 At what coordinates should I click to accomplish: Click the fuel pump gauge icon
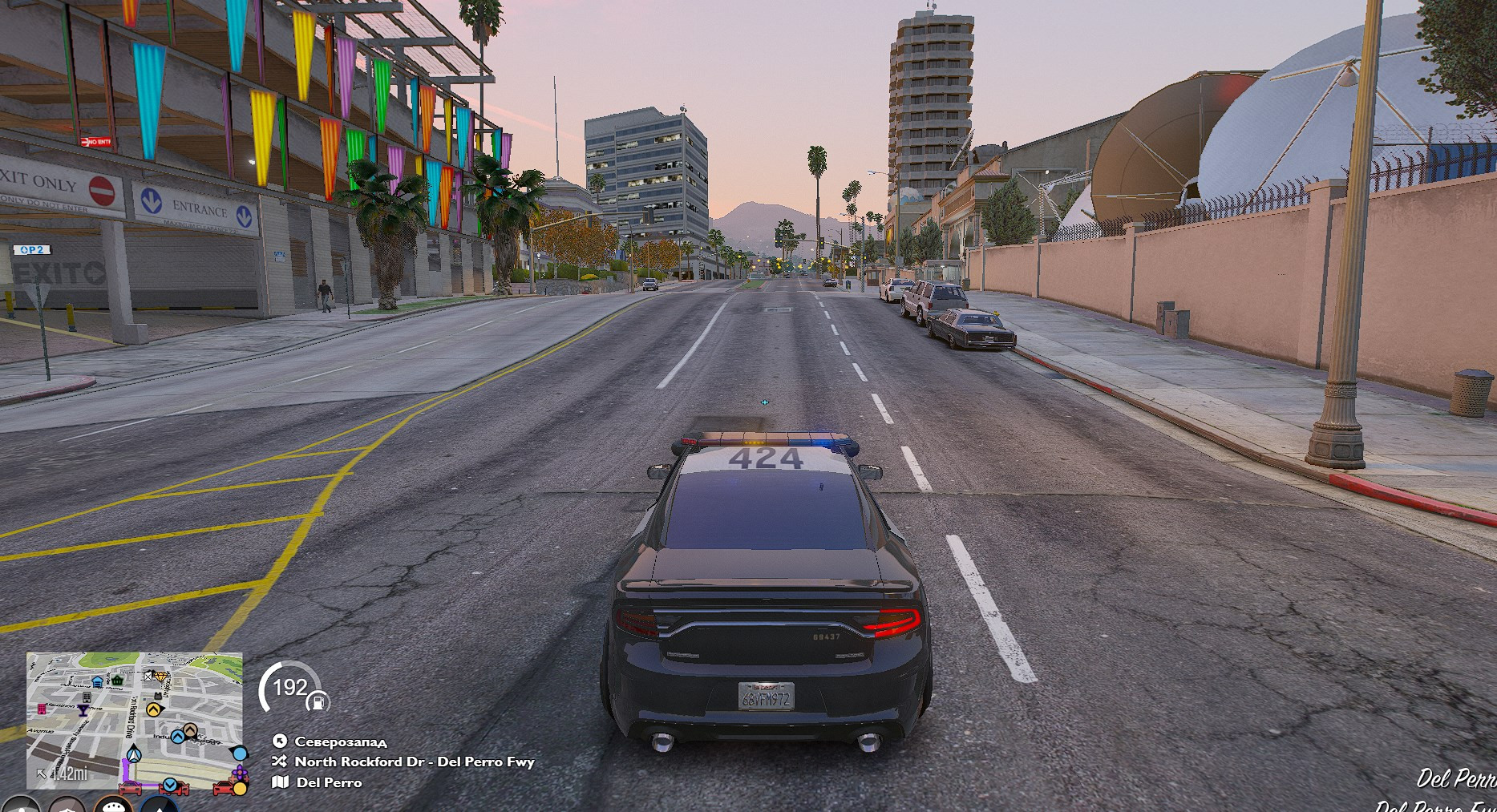318,702
